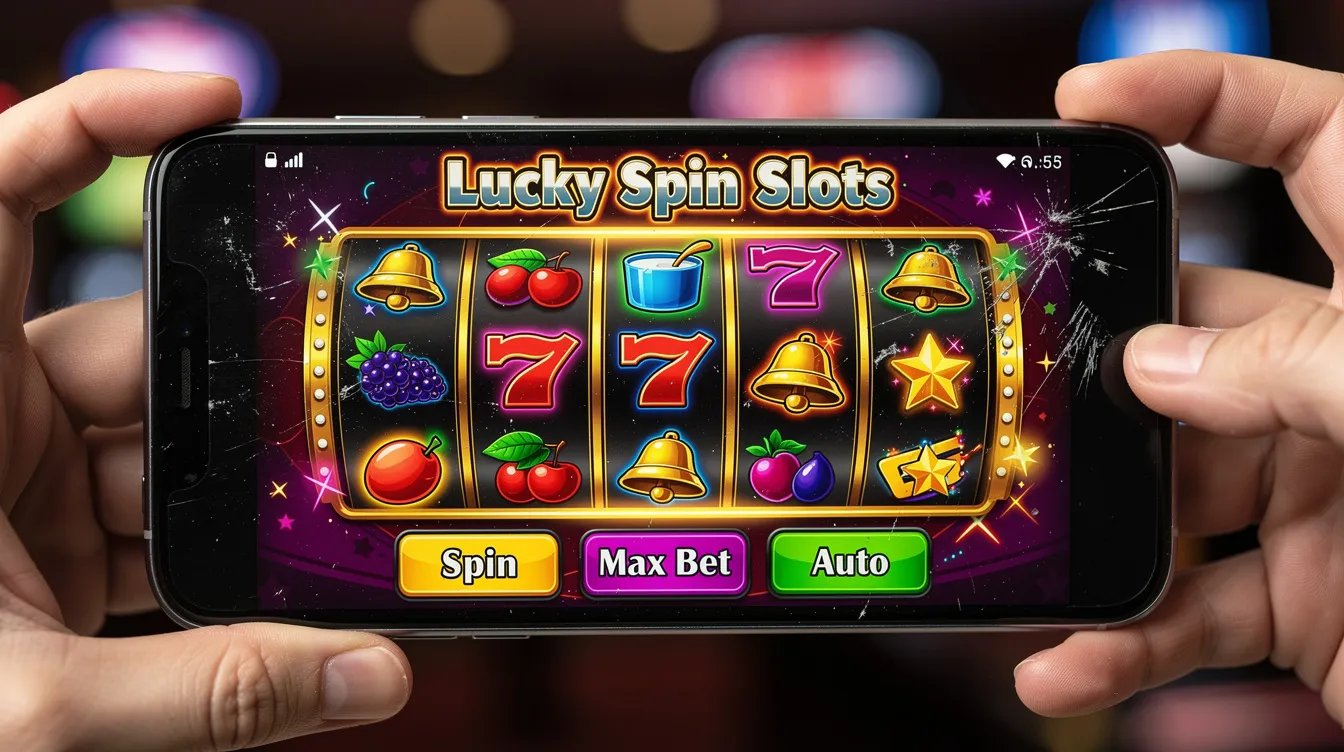Select the bell symbol in the middle reel bottom

coord(660,467)
